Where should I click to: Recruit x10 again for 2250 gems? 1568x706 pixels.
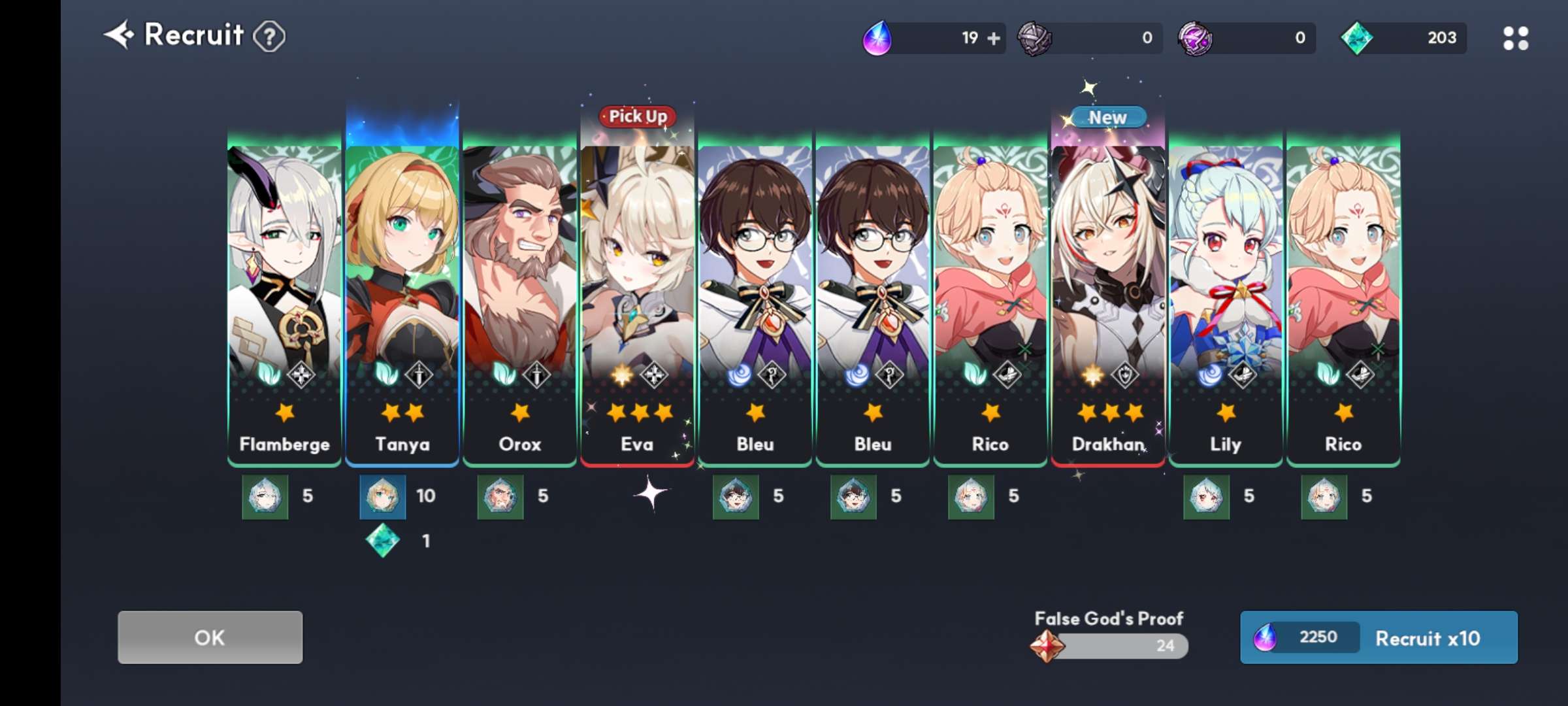[x=1379, y=637]
